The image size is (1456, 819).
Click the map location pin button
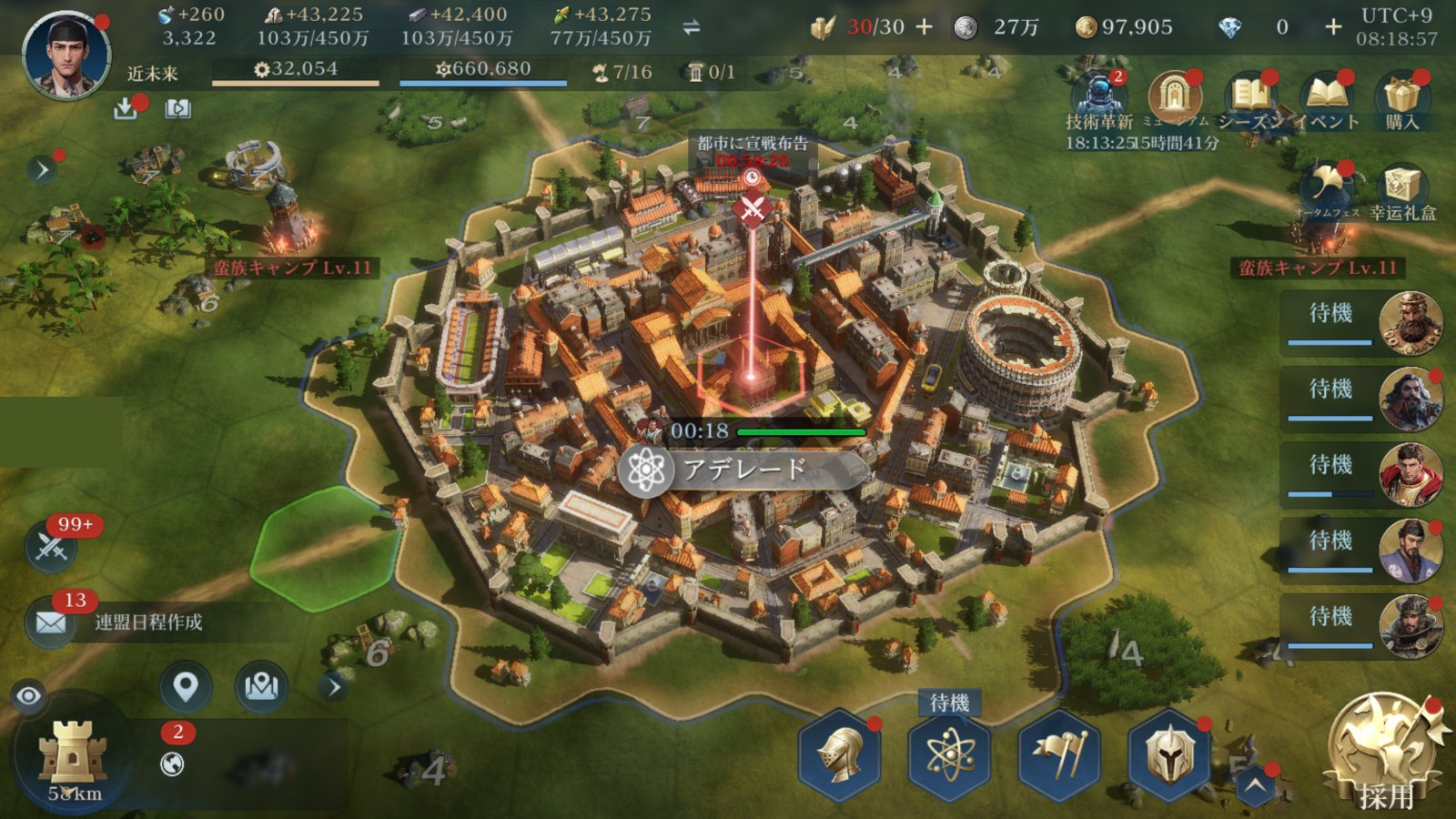pyautogui.click(x=186, y=687)
